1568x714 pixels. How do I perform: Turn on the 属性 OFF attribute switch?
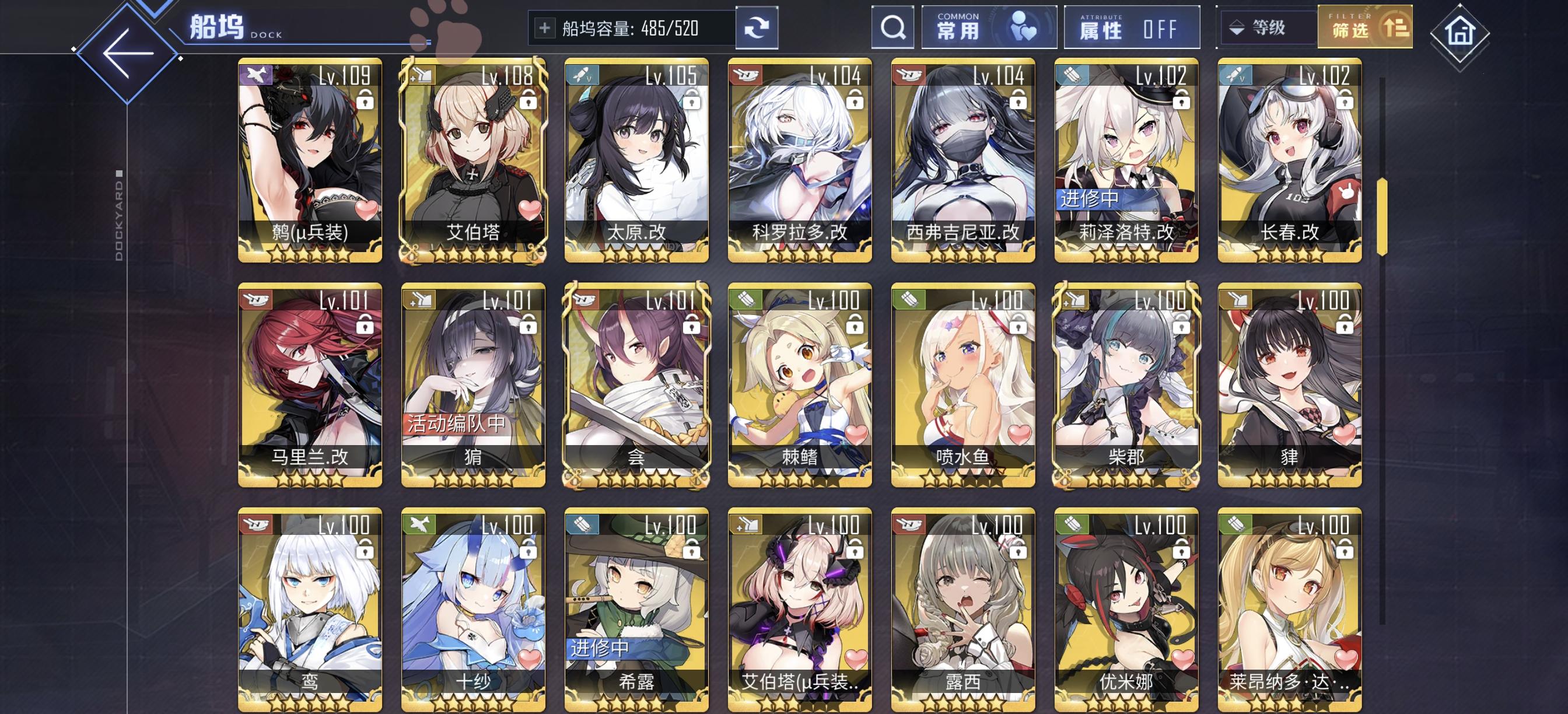pyautogui.click(x=1160, y=29)
